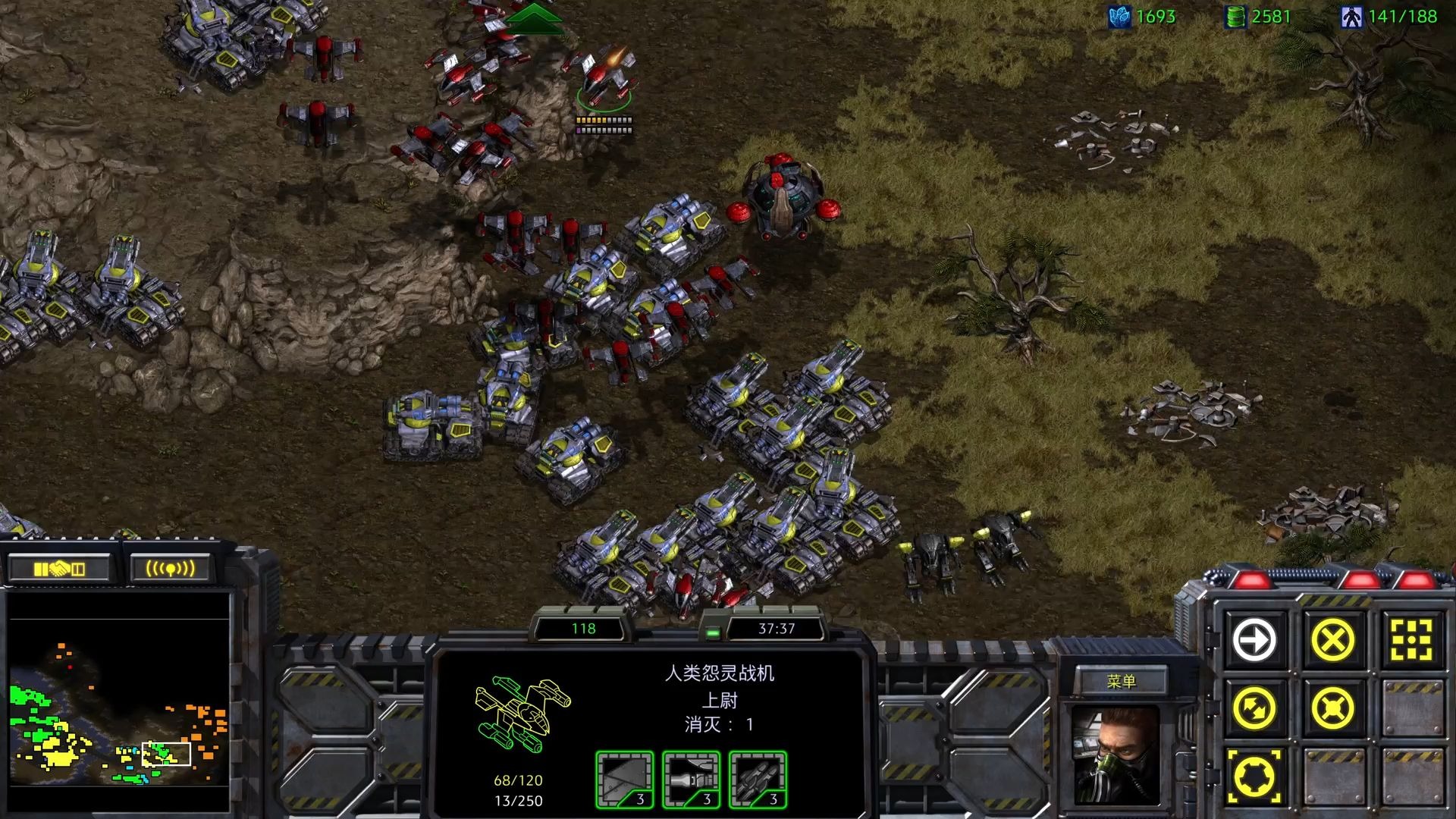Screen dimensions: 1456x819
Task: Click the masked pilot portrait
Action: pos(1116,755)
